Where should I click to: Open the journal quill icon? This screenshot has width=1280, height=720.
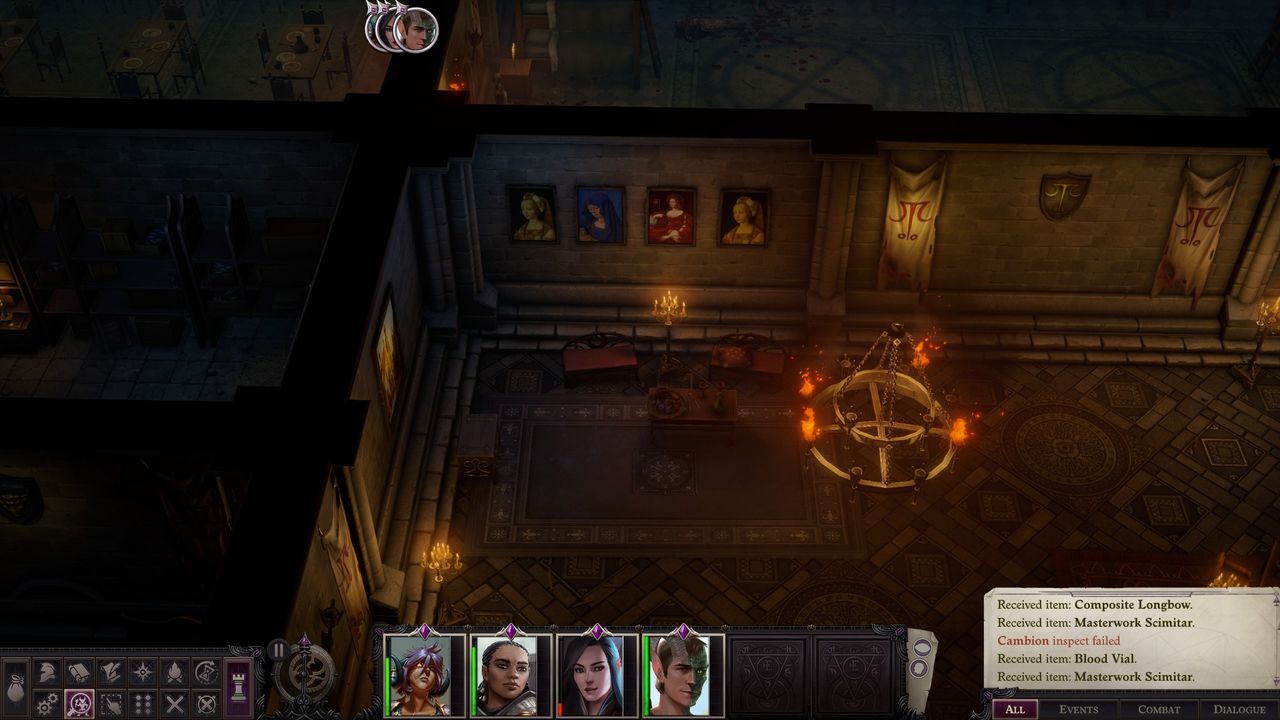[x=111, y=672]
